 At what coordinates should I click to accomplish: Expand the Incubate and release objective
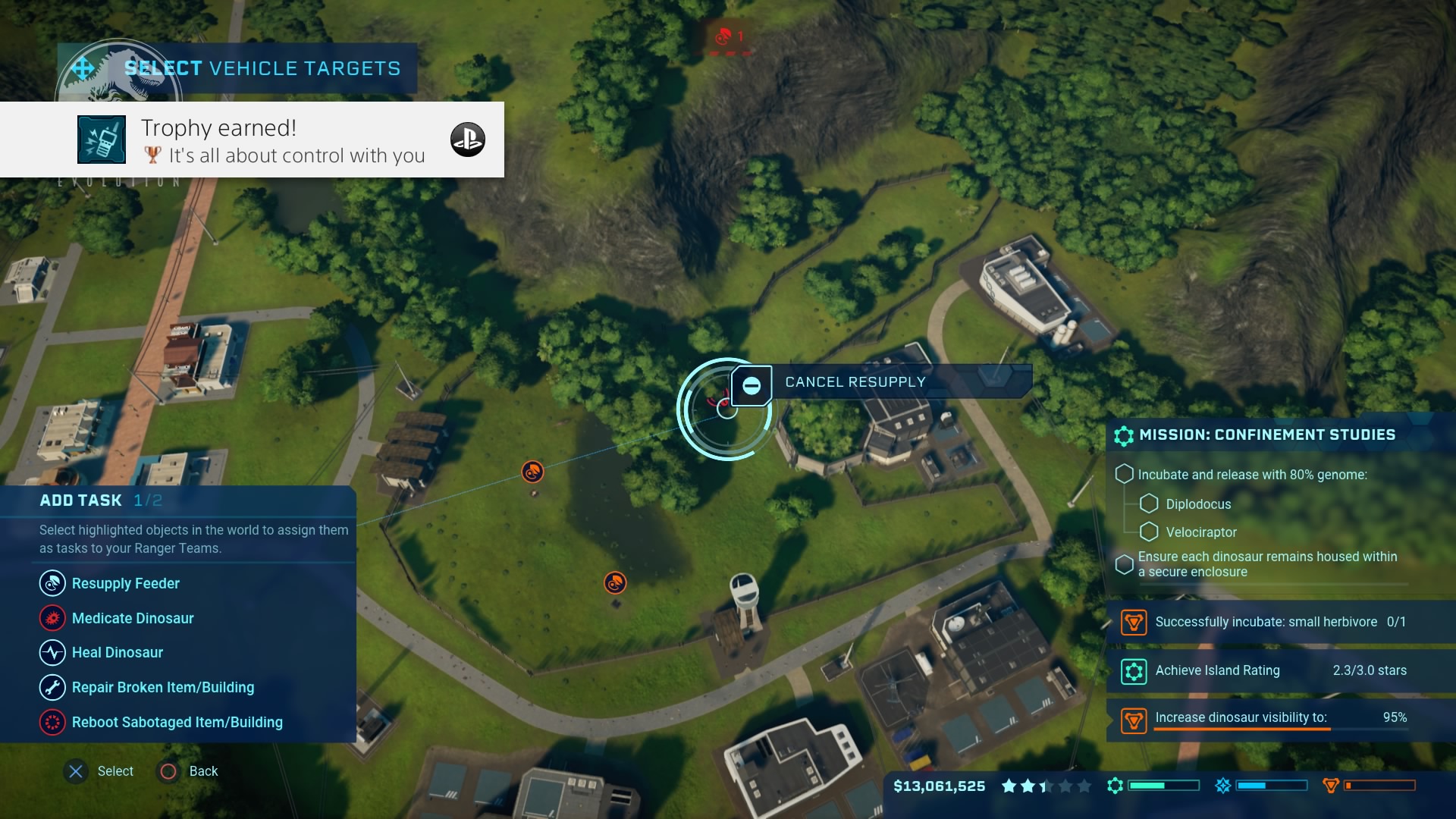tap(1125, 474)
